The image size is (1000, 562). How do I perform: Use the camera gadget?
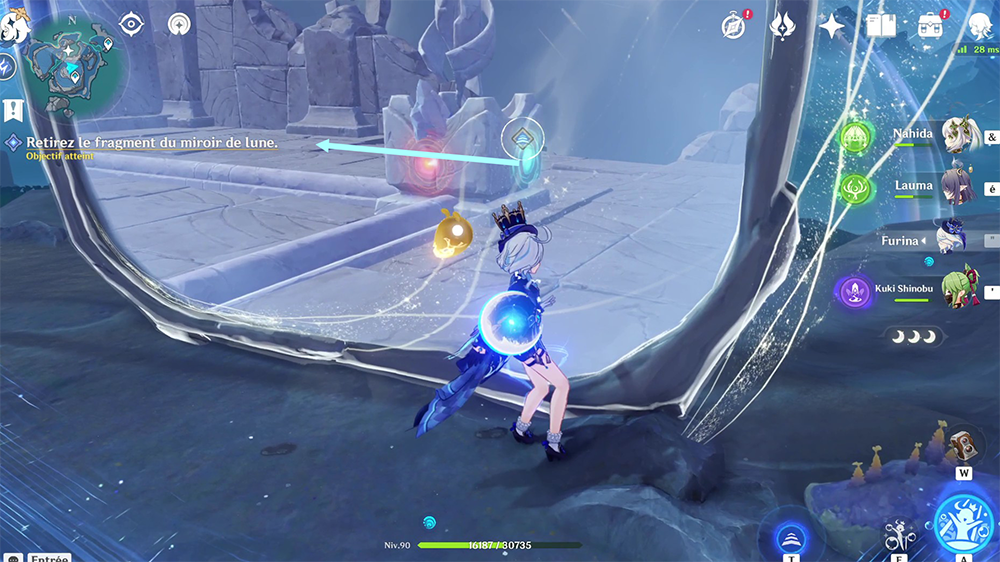(x=962, y=443)
